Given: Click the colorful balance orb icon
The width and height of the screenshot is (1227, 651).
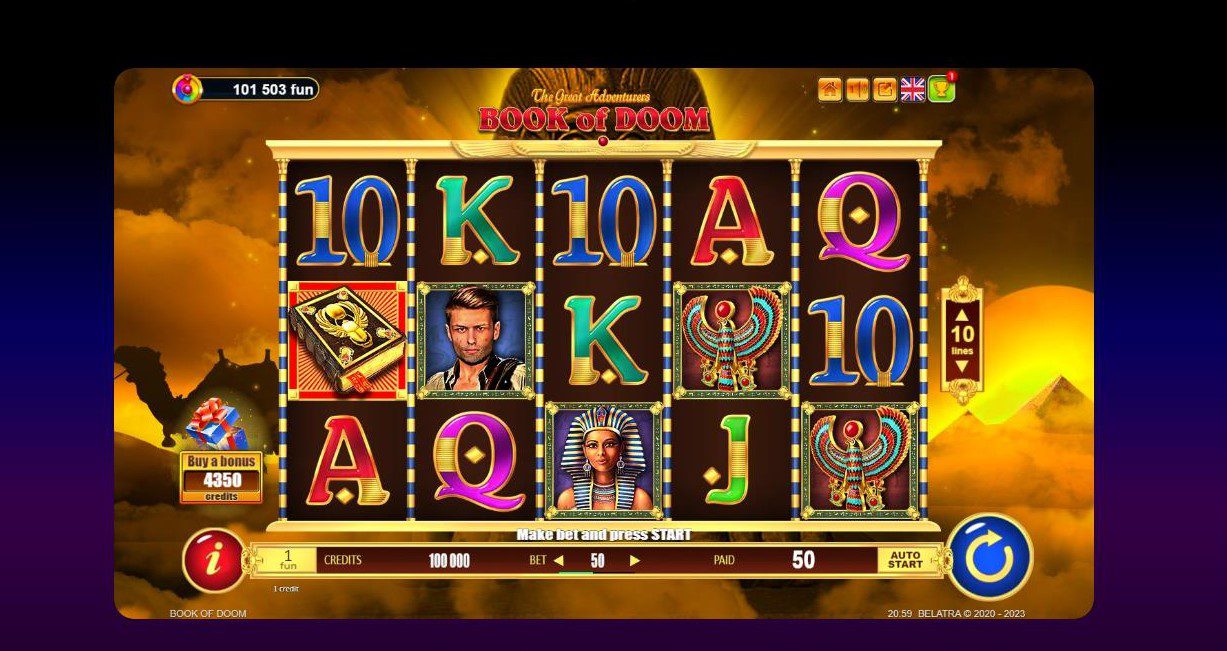Looking at the screenshot, I should pos(187,89).
